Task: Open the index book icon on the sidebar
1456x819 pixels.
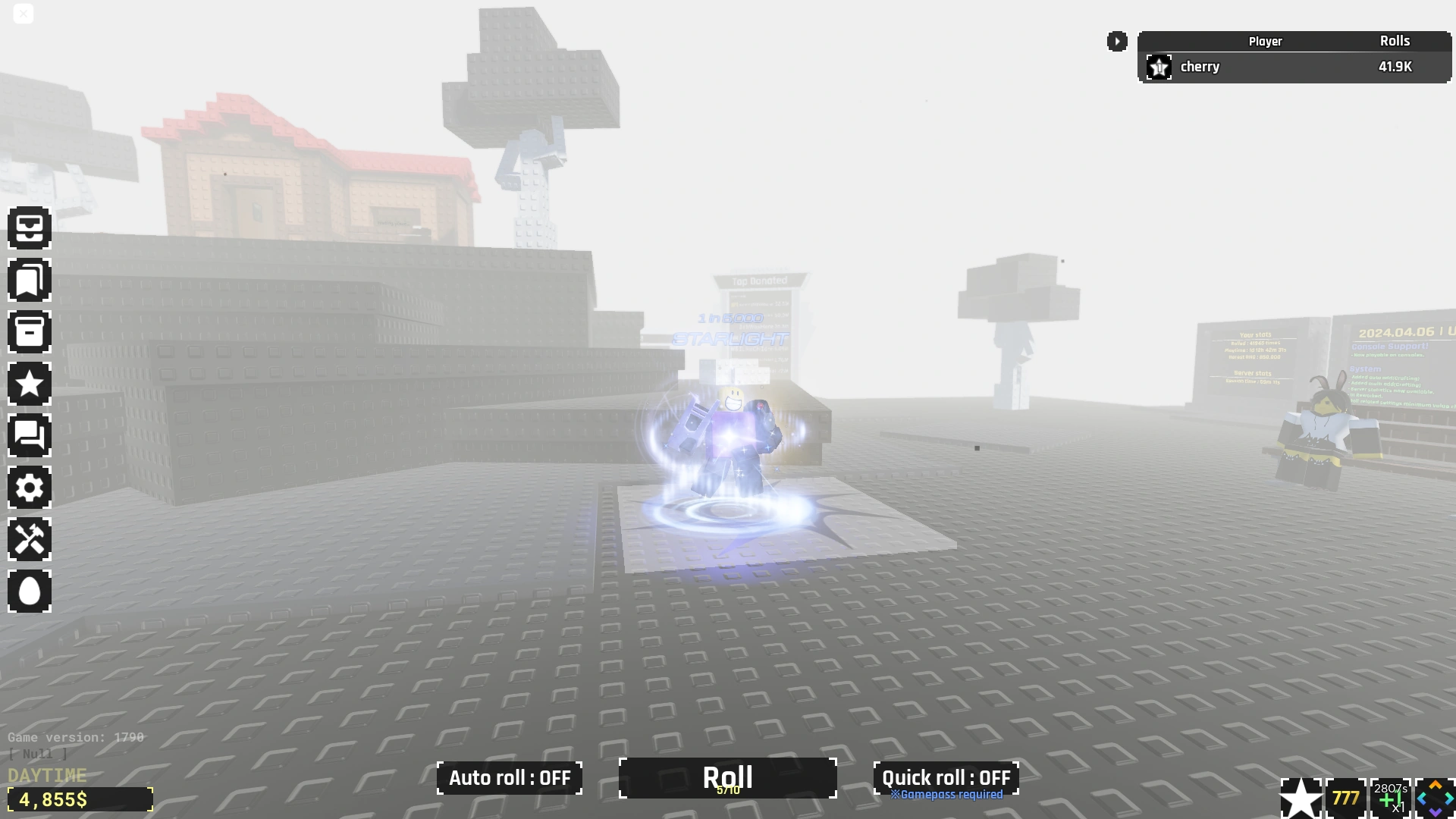Action: coord(30,280)
